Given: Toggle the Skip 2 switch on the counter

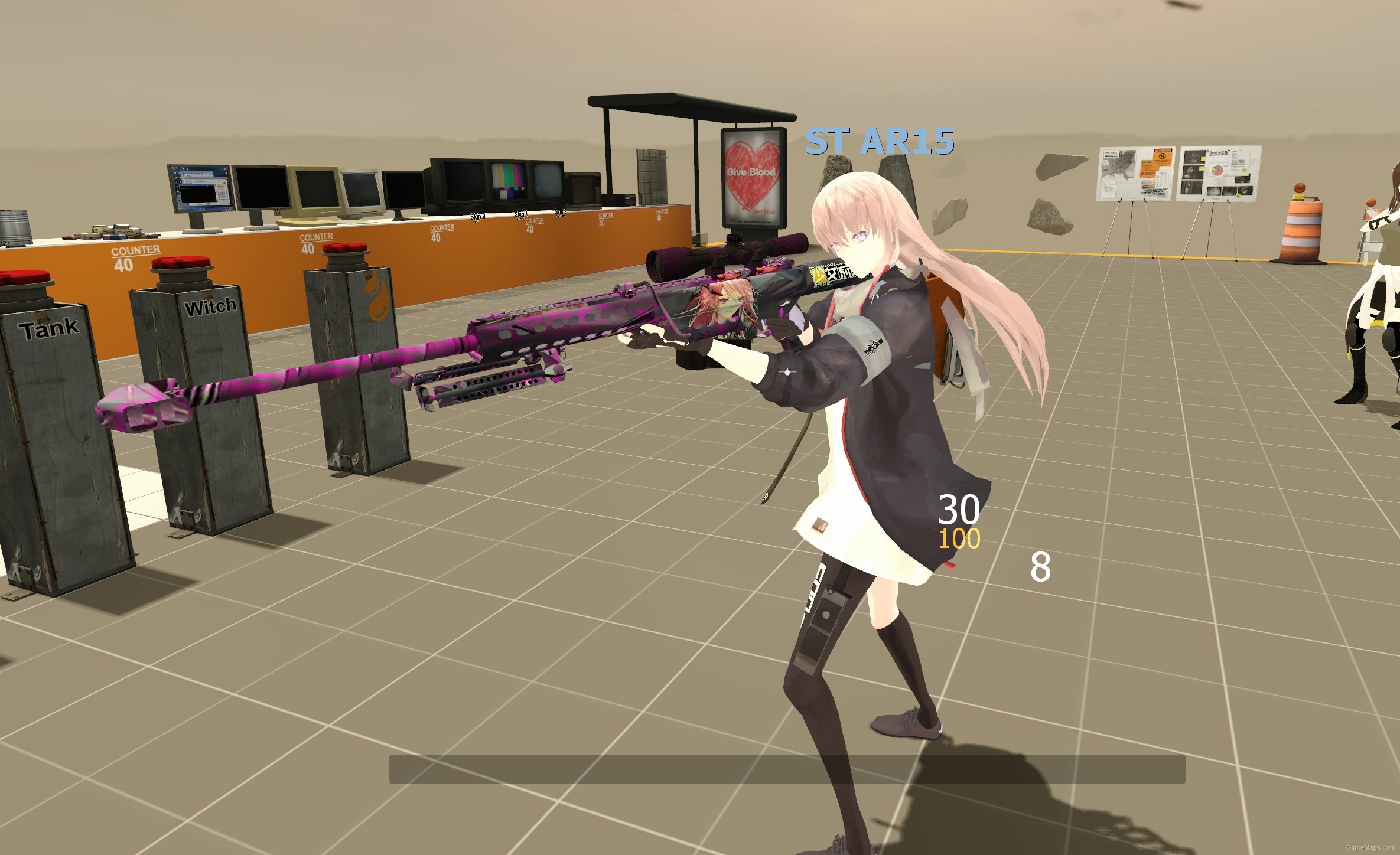Looking at the screenshot, I should pyautogui.click(x=560, y=213).
